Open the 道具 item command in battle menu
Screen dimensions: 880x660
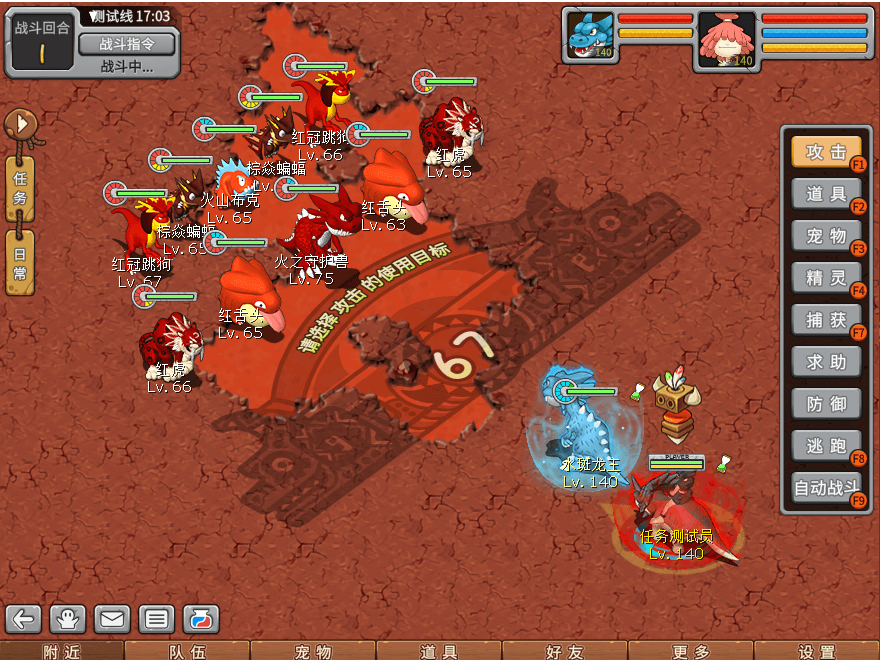(826, 194)
